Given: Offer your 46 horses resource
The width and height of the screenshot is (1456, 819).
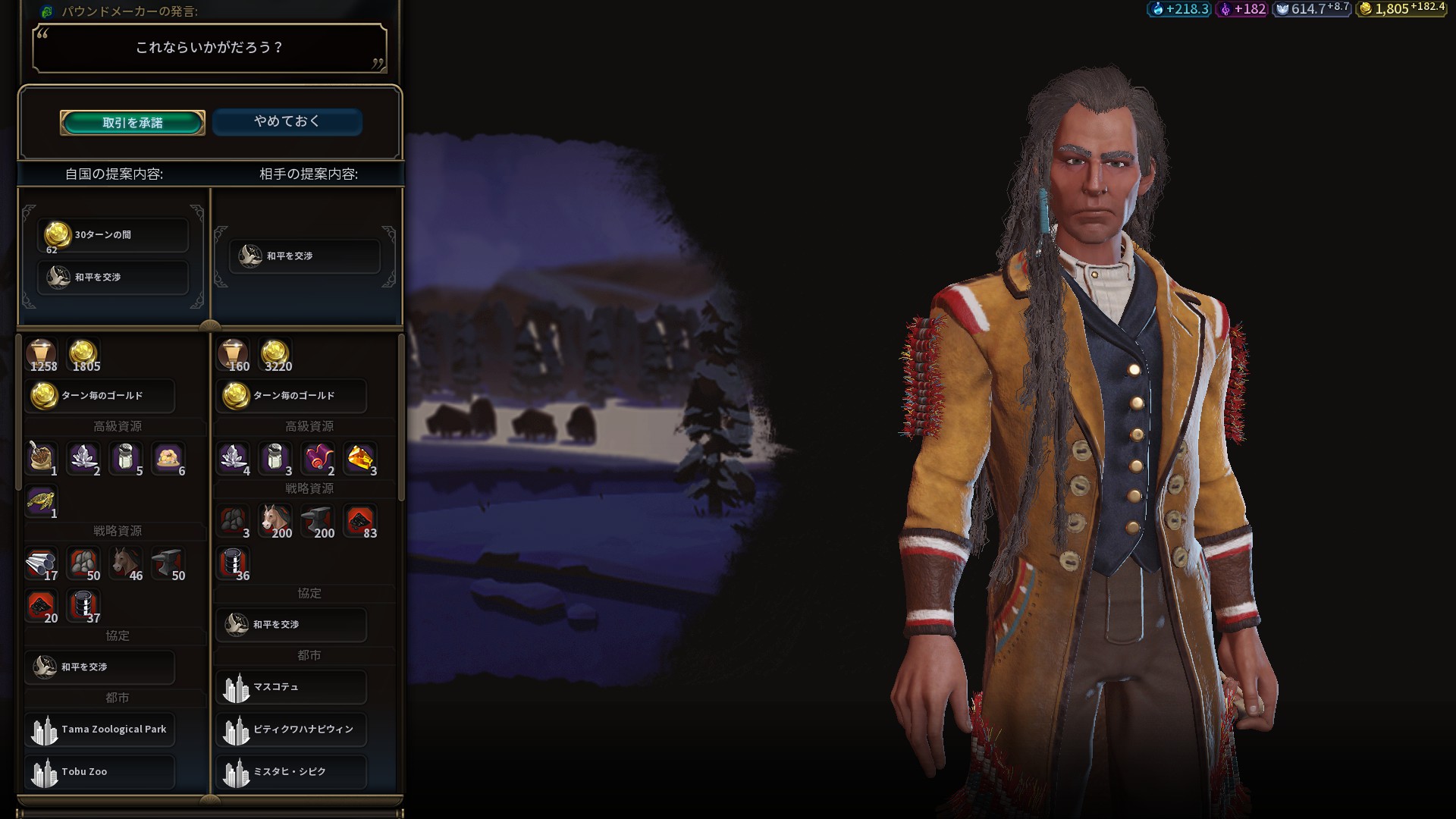Looking at the screenshot, I should click(126, 564).
